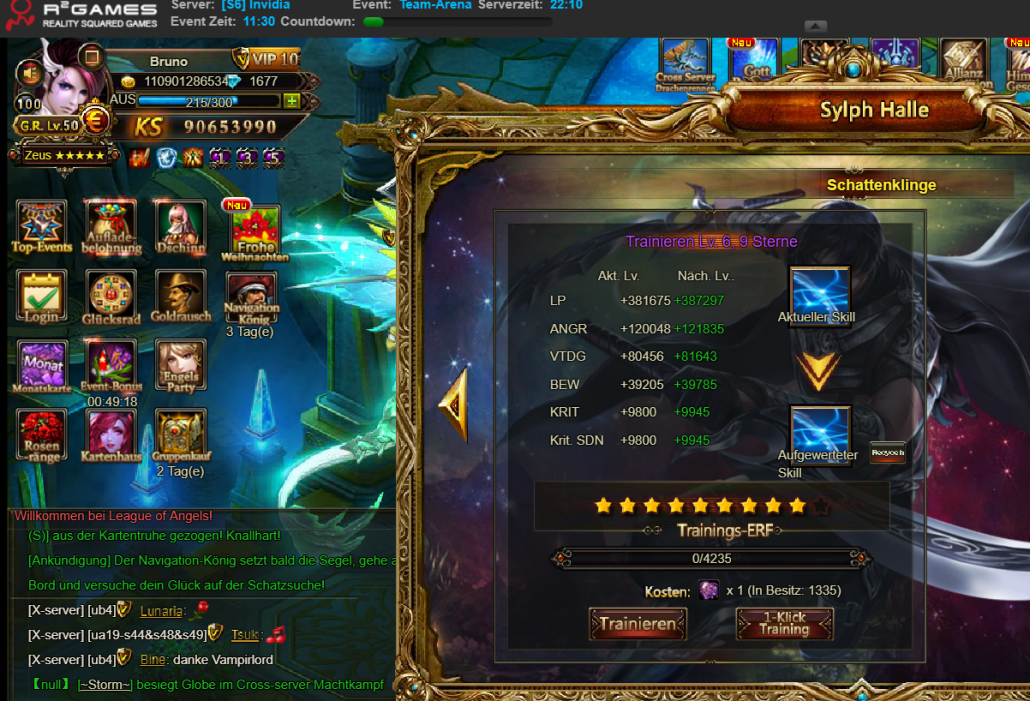Open the Aufladebelohnung reward icon
Screen dimensions: 1030x701
click(x=112, y=224)
